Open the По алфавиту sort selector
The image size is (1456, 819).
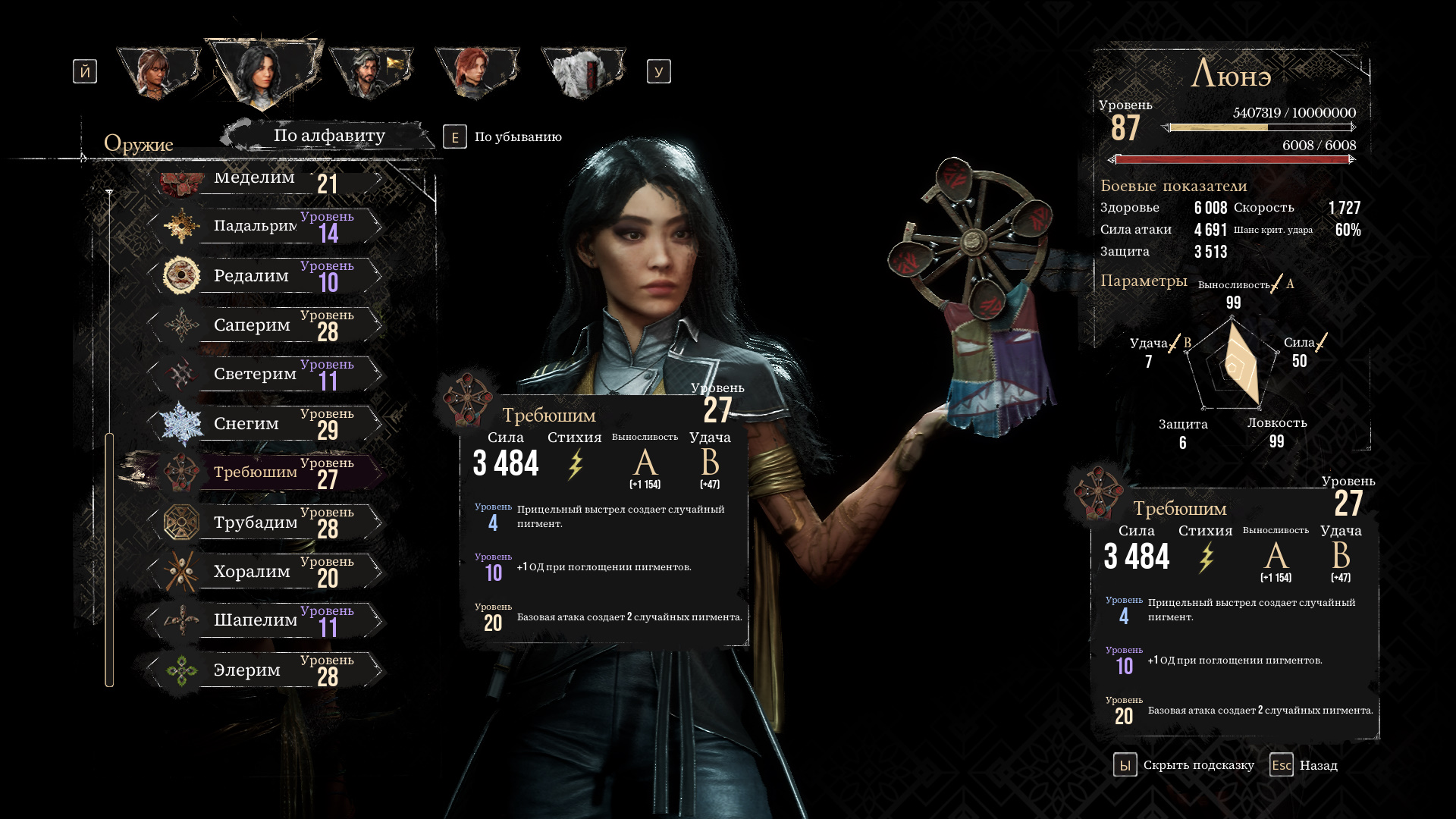click(x=329, y=136)
